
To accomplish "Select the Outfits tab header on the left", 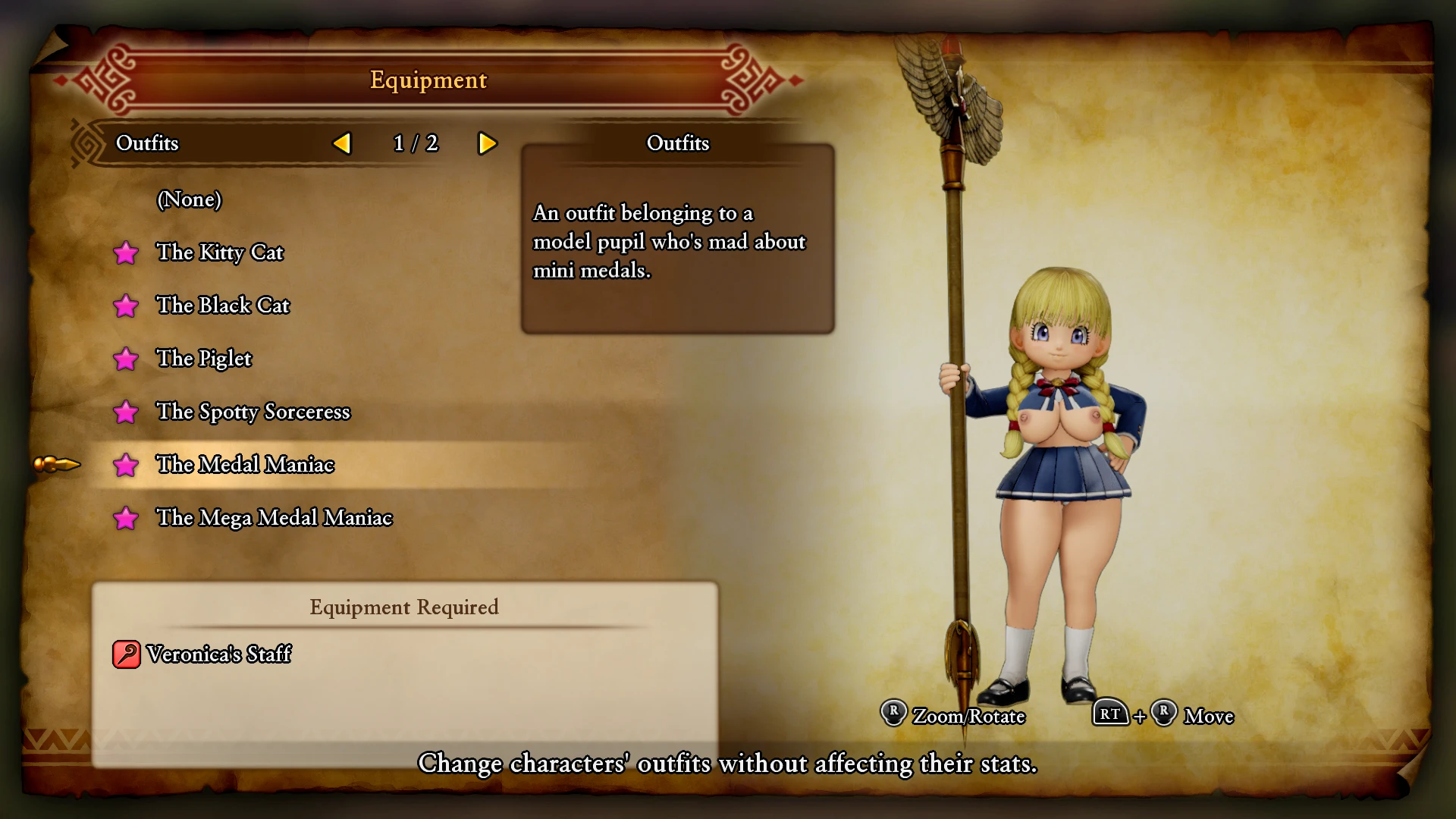I will 147,143.
